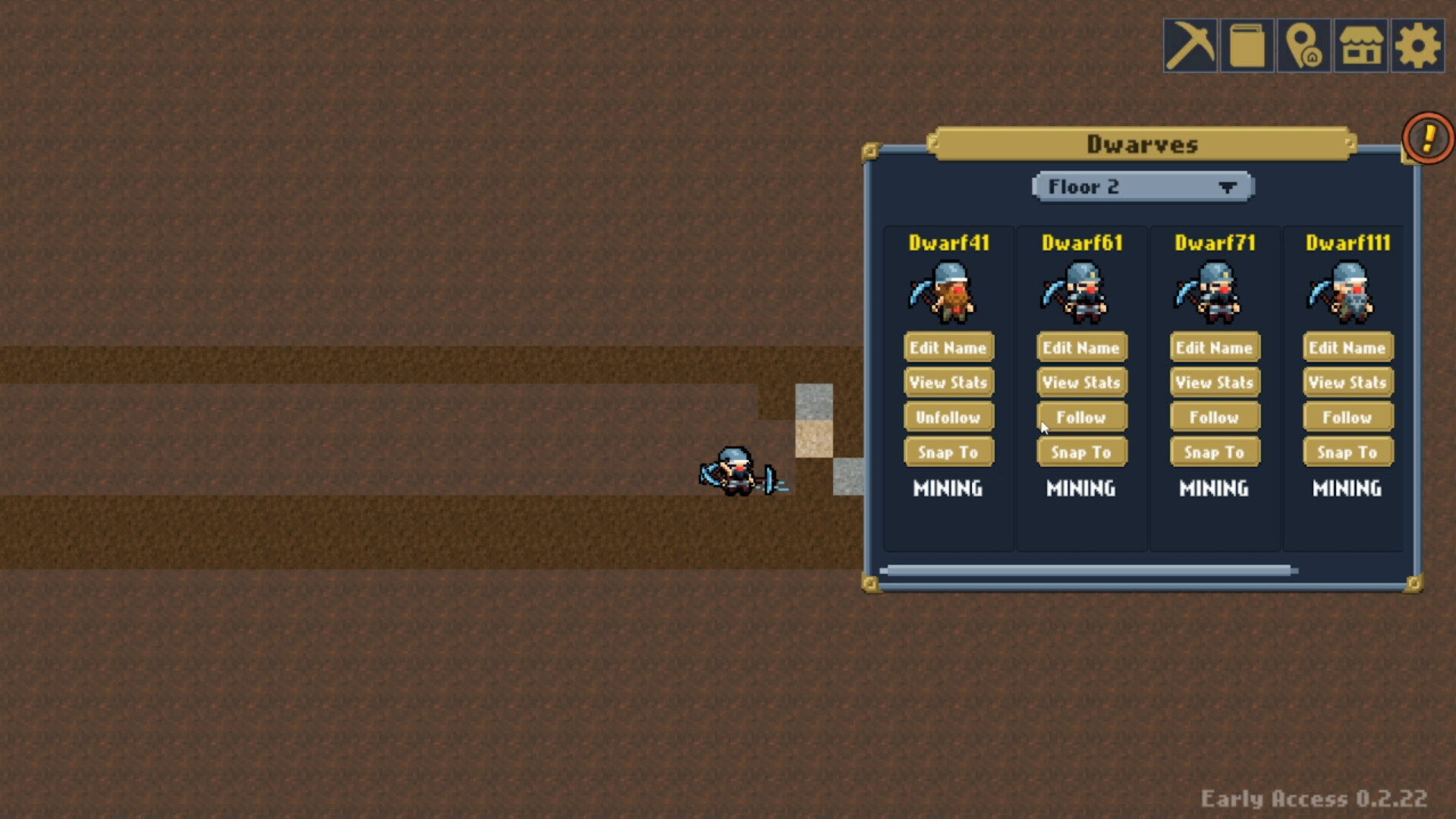Screen dimensions: 1456x819
Task: Open the shop icon
Action: pyautogui.click(x=1361, y=46)
